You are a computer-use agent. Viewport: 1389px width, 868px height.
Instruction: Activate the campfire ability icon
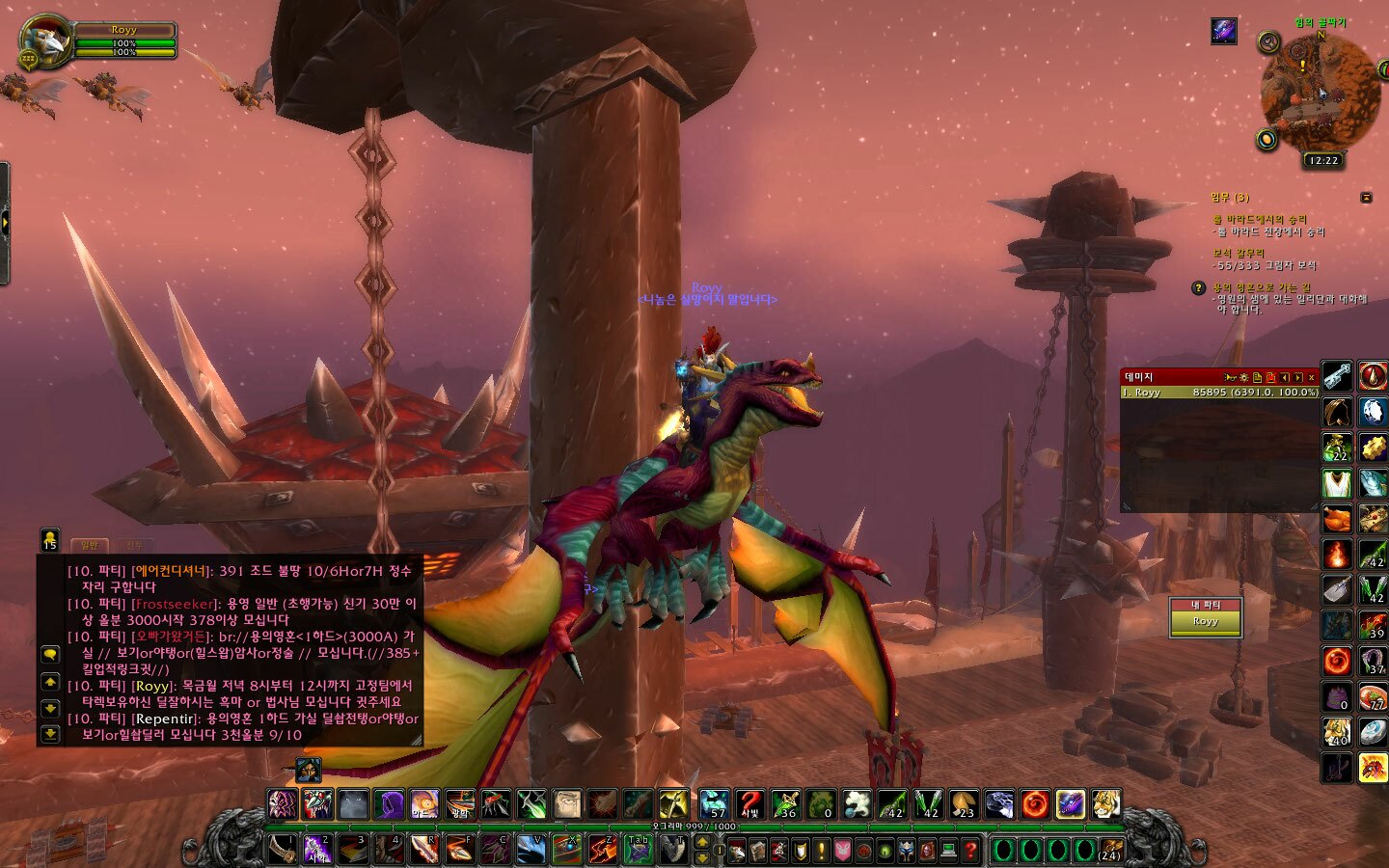(1337, 555)
